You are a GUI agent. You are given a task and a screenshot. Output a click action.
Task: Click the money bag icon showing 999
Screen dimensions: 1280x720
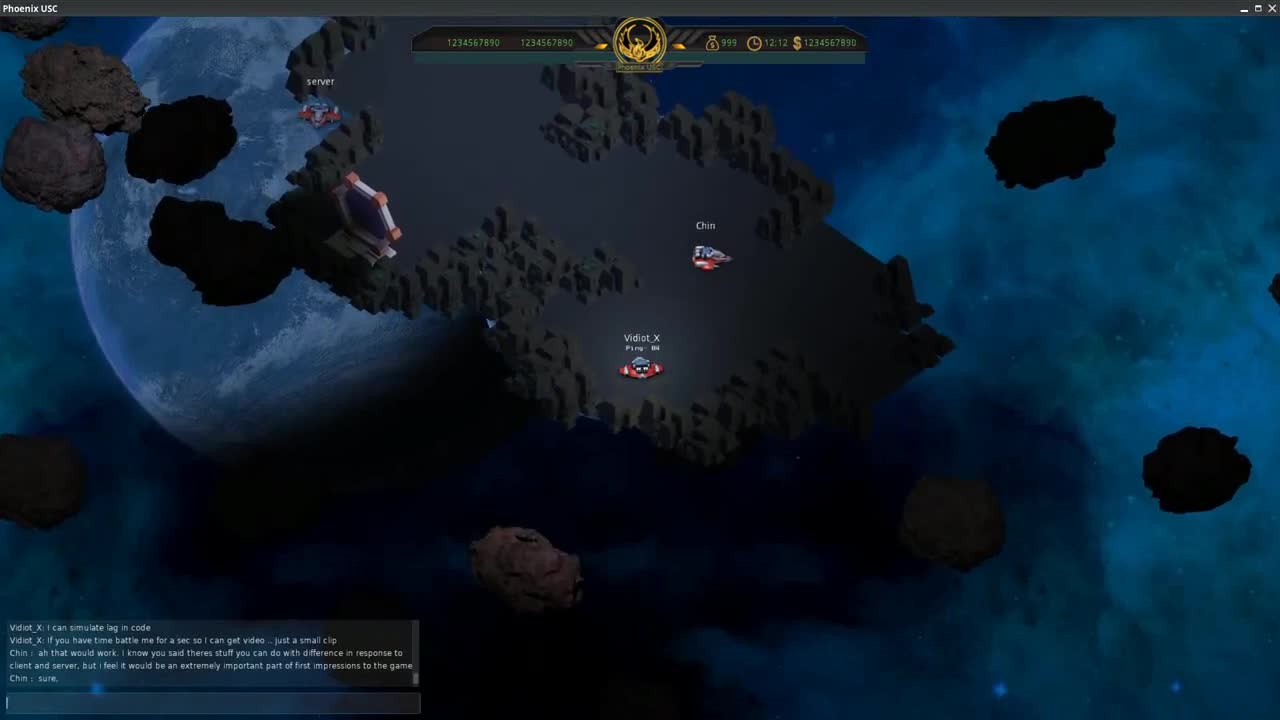click(712, 43)
